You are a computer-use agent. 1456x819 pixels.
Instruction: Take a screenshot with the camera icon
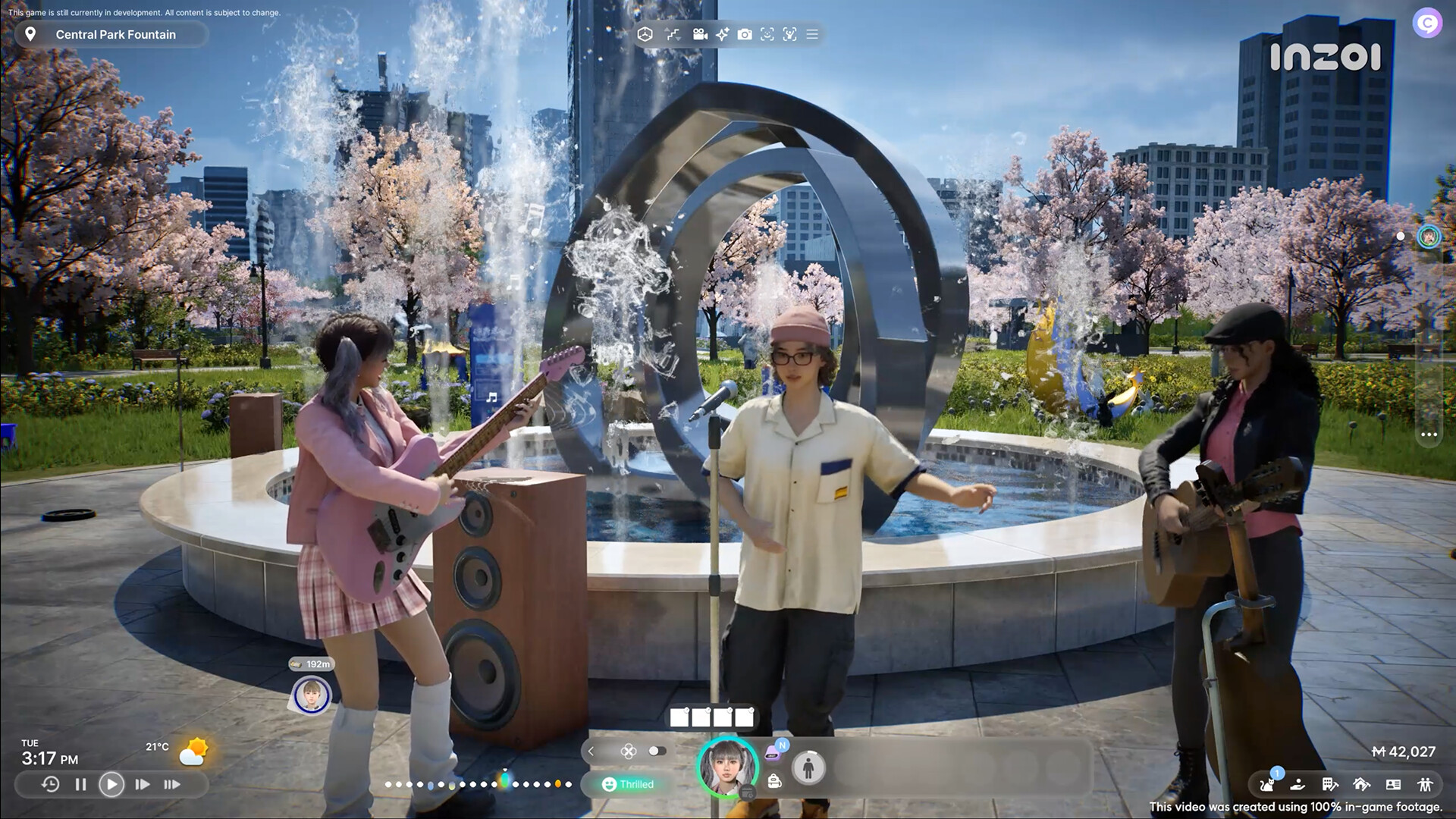(745, 34)
